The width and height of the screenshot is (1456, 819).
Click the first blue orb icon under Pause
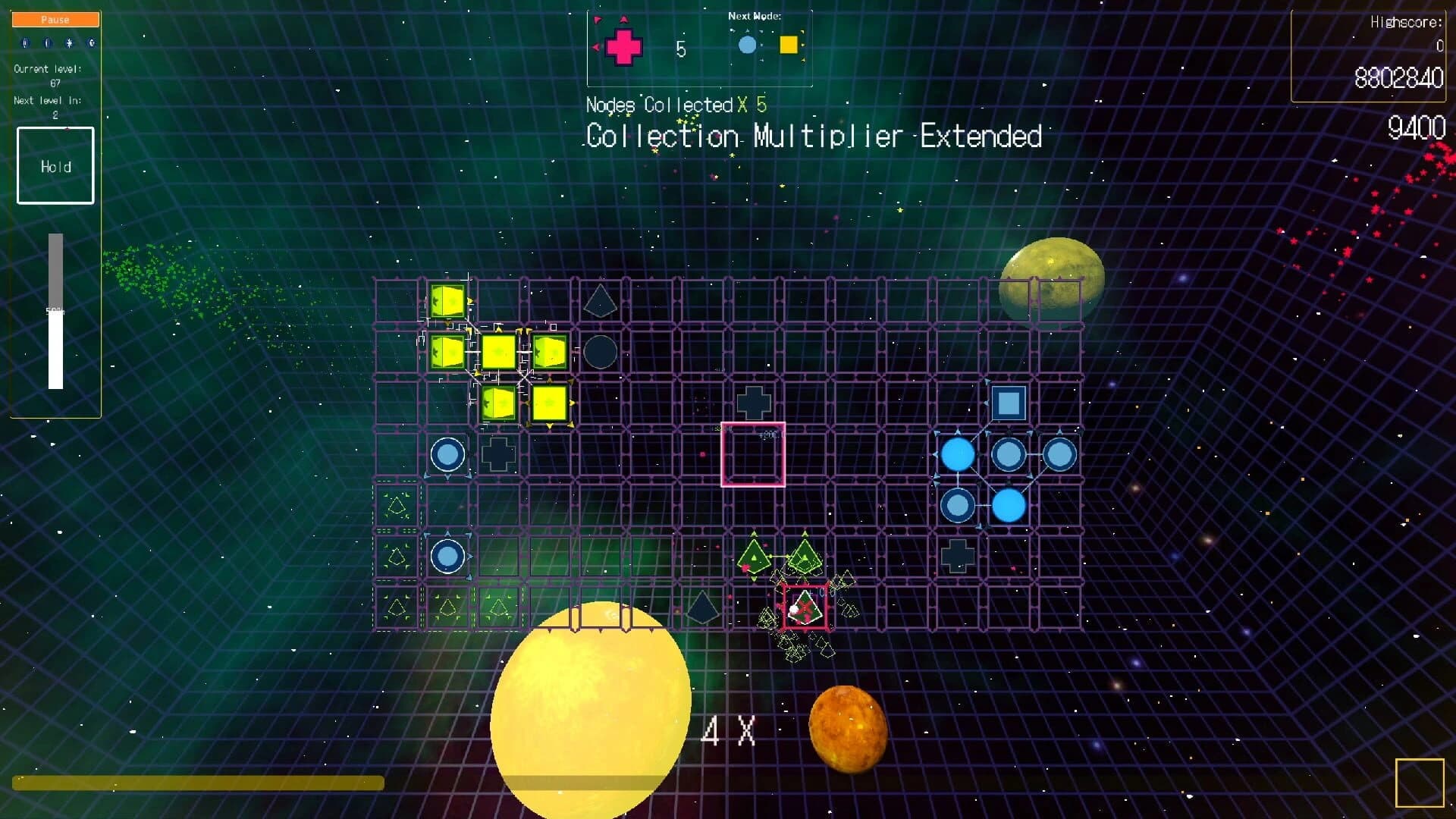[x=25, y=43]
